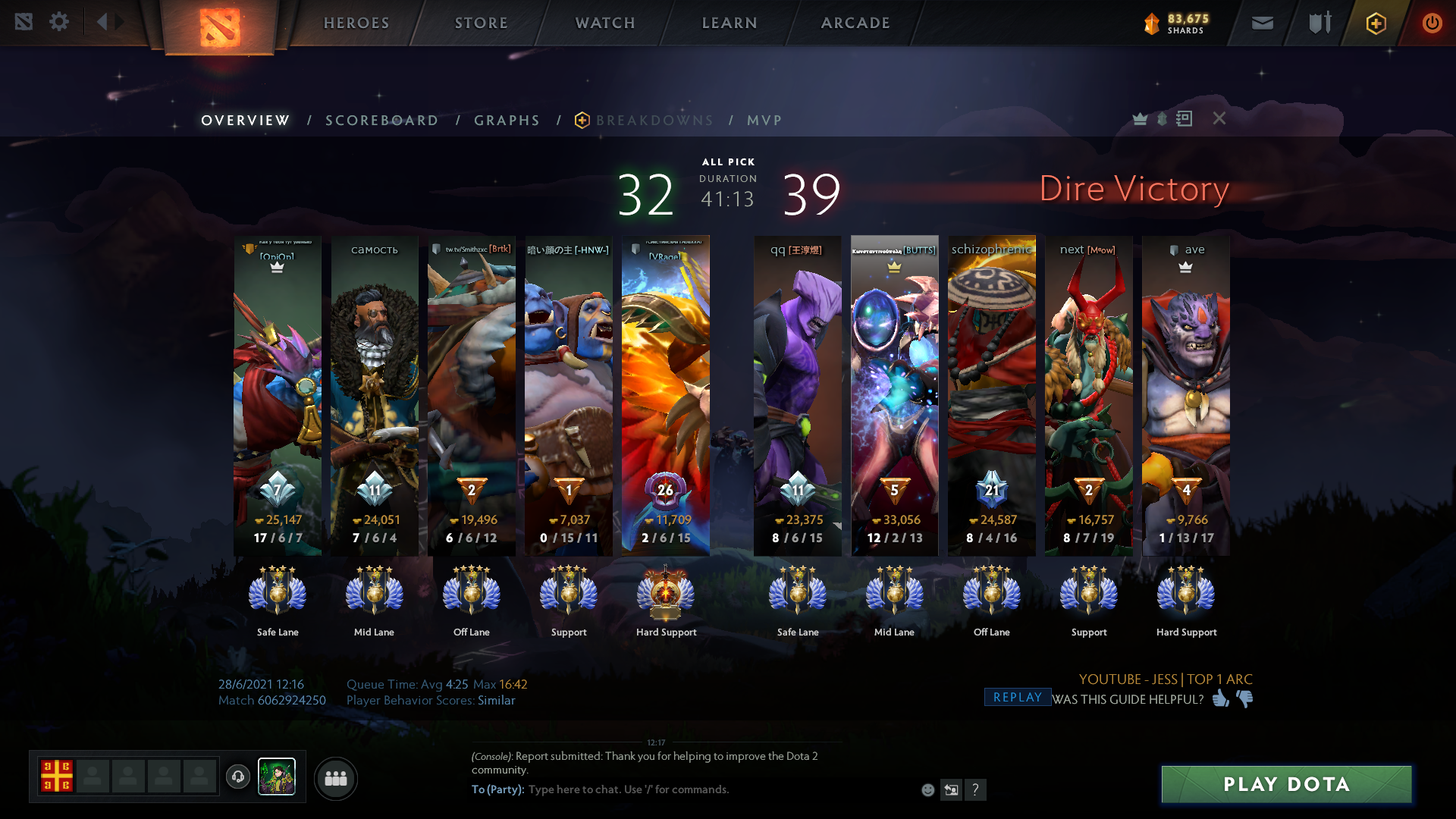Open the Arcade section
This screenshot has width=1456, height=819.
(x=855, y=23)
